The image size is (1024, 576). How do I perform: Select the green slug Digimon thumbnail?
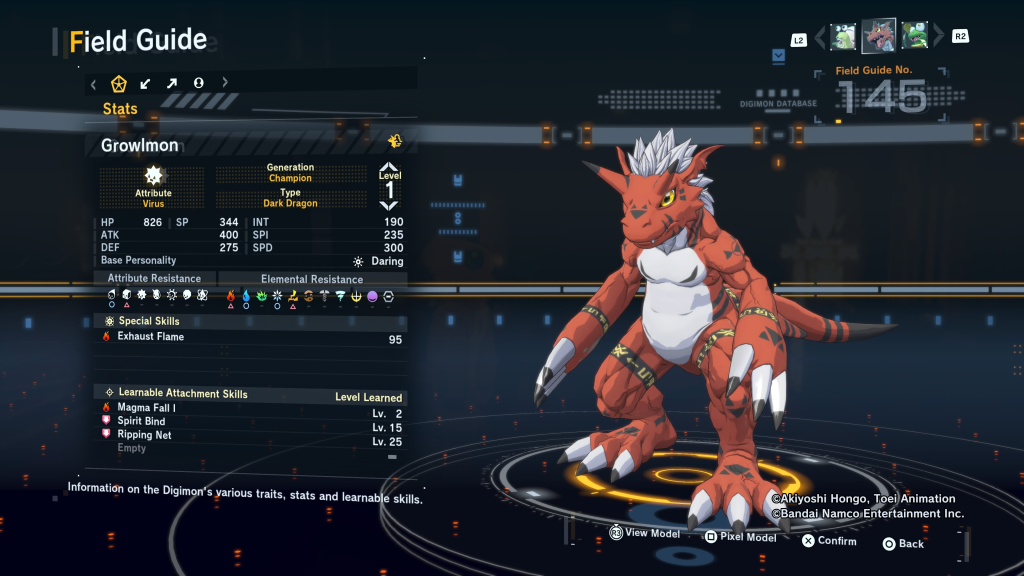843,36
